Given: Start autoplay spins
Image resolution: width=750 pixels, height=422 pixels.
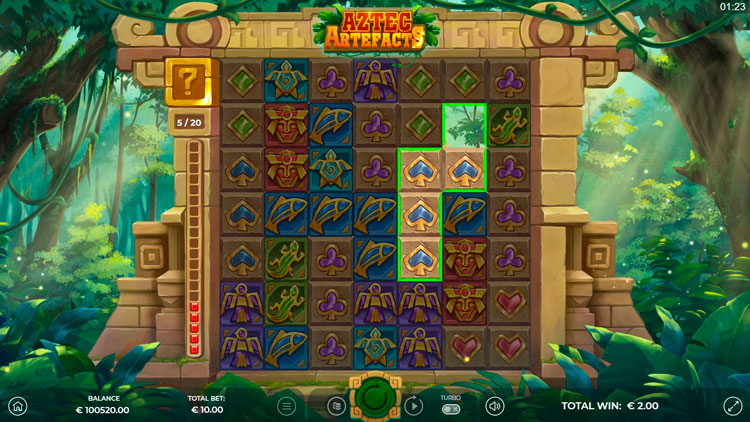Looking at the screenshot, I should (413, 406).
